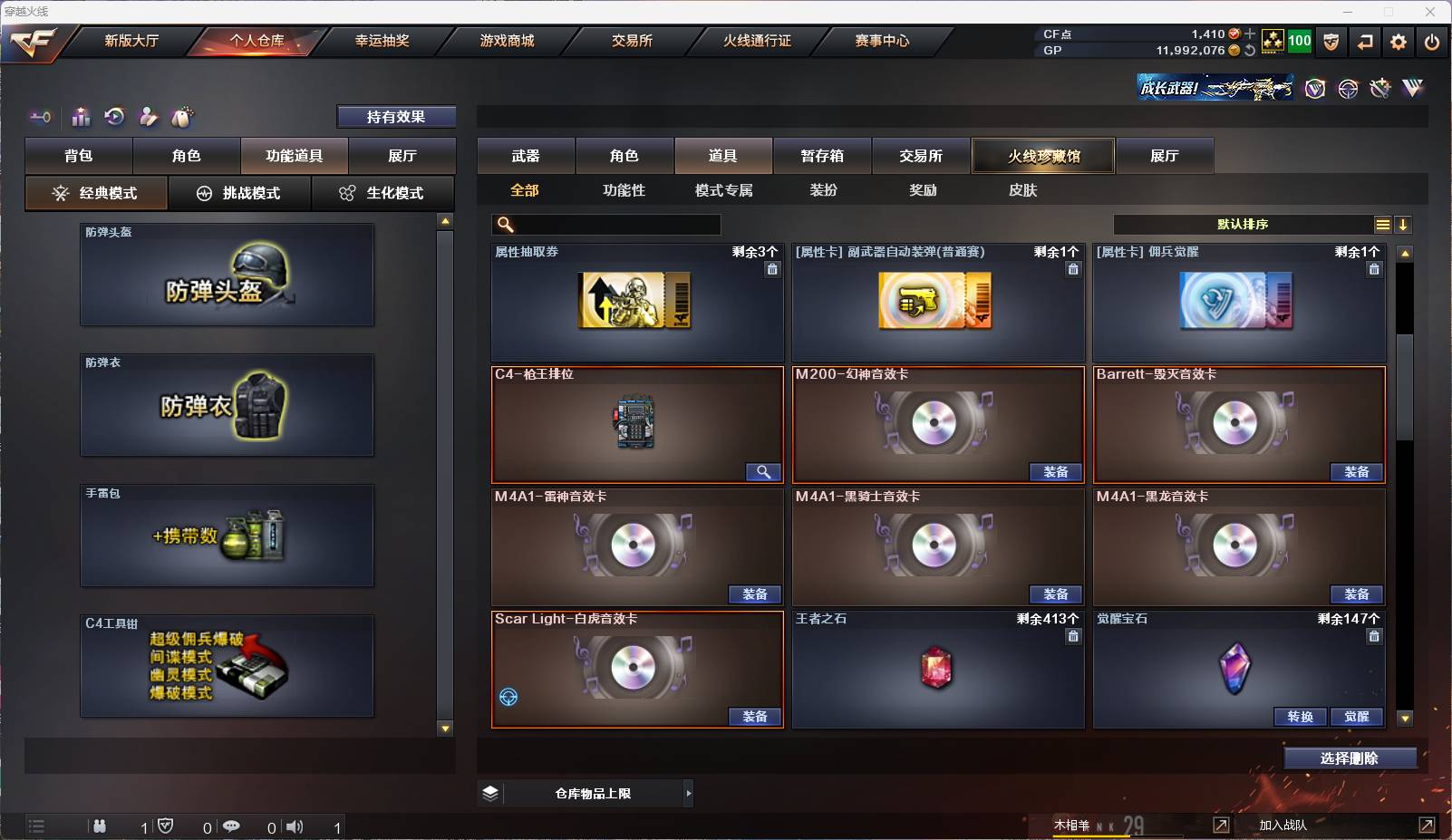The height and width of the screenshot is (840, 1452).
Task: Open the character profile edit icon
Action: (148, 117)
